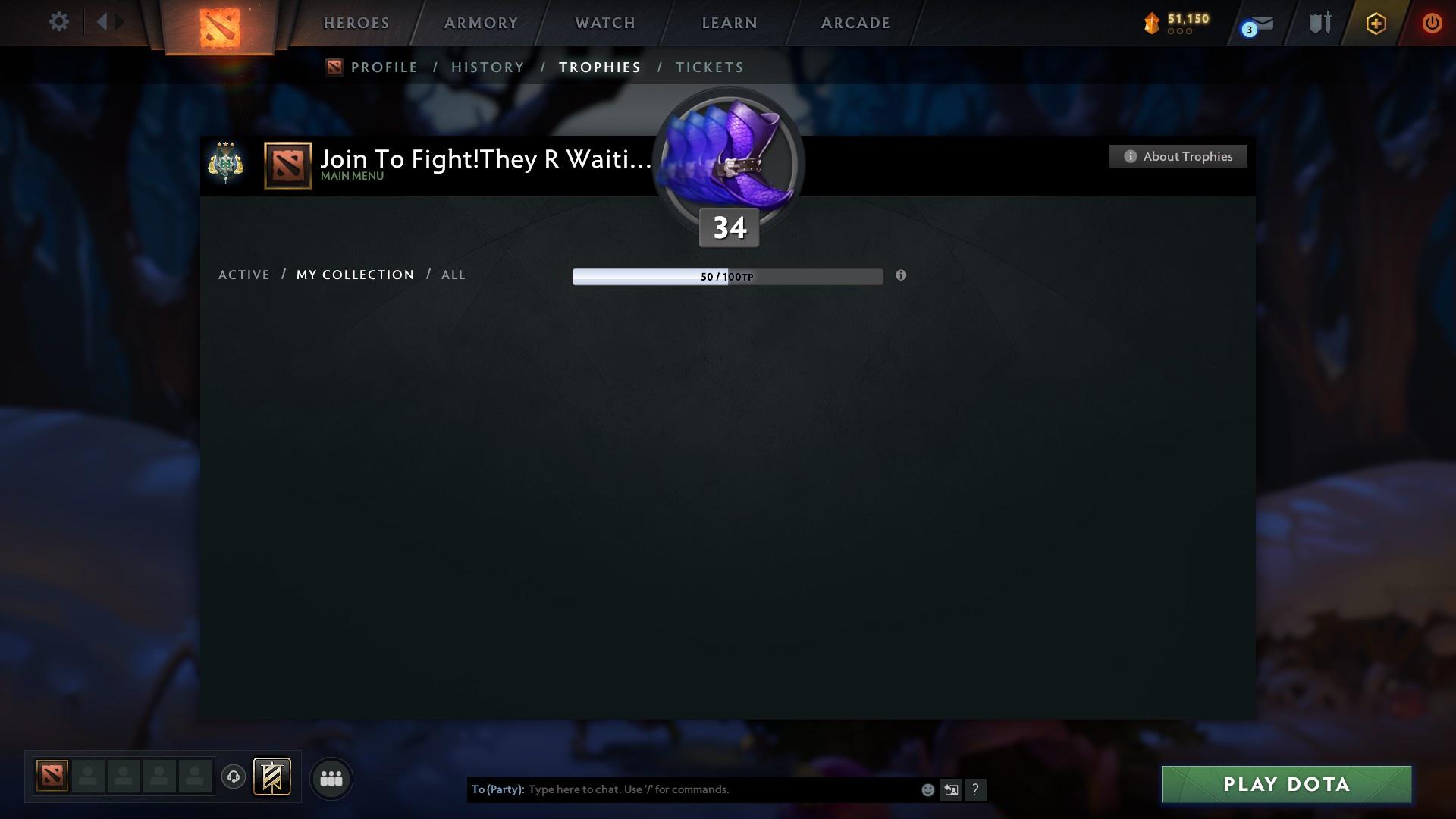The image size is (1456, 819).
Task: Click the power button to exit
Action: pos(1432,23)
